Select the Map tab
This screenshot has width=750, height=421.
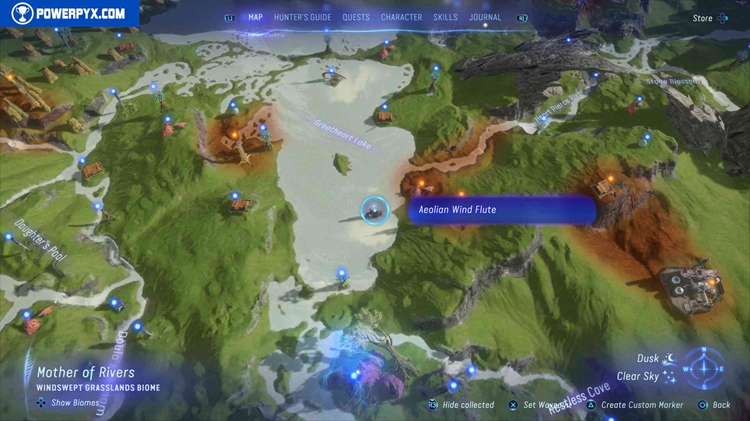(255, 17)
